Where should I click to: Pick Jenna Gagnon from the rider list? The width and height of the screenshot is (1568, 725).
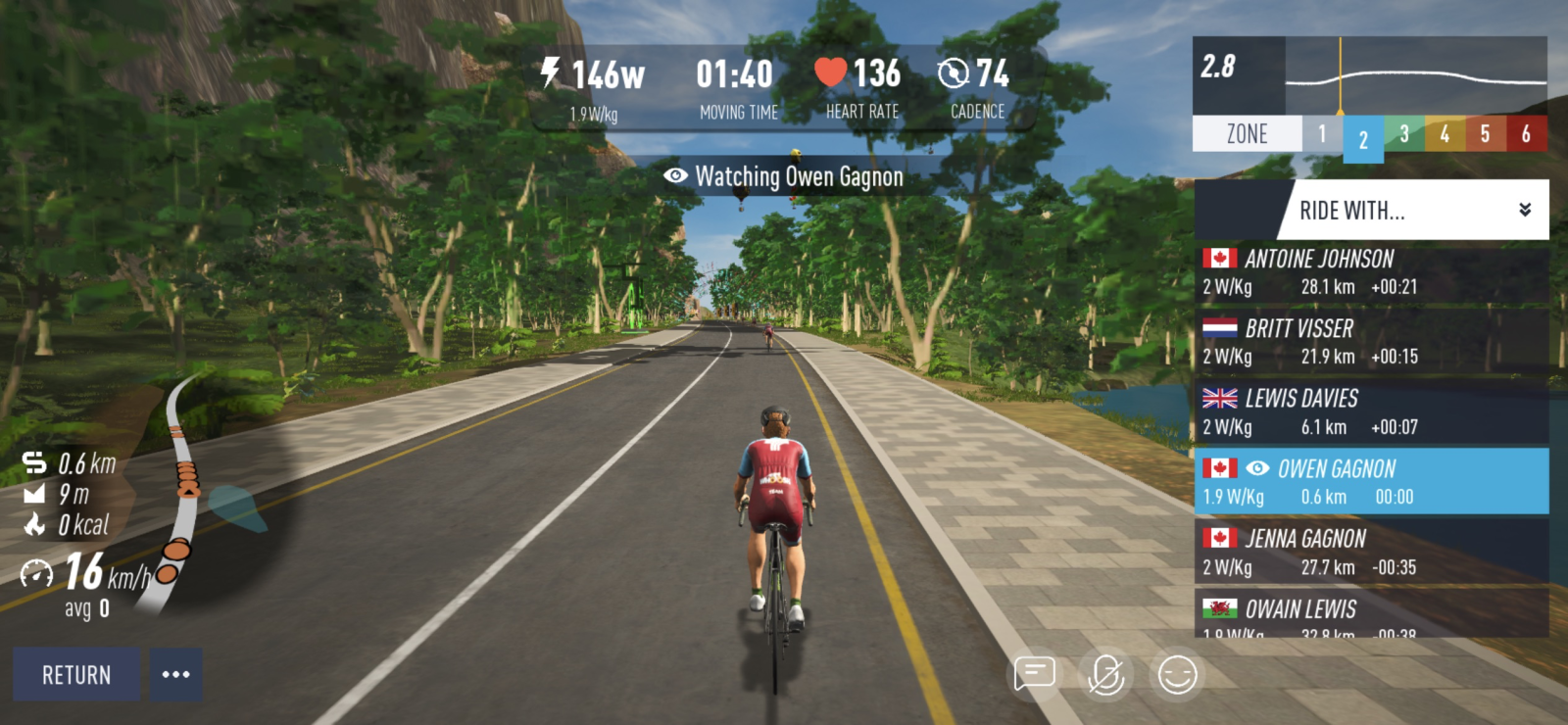[1370, 553]
